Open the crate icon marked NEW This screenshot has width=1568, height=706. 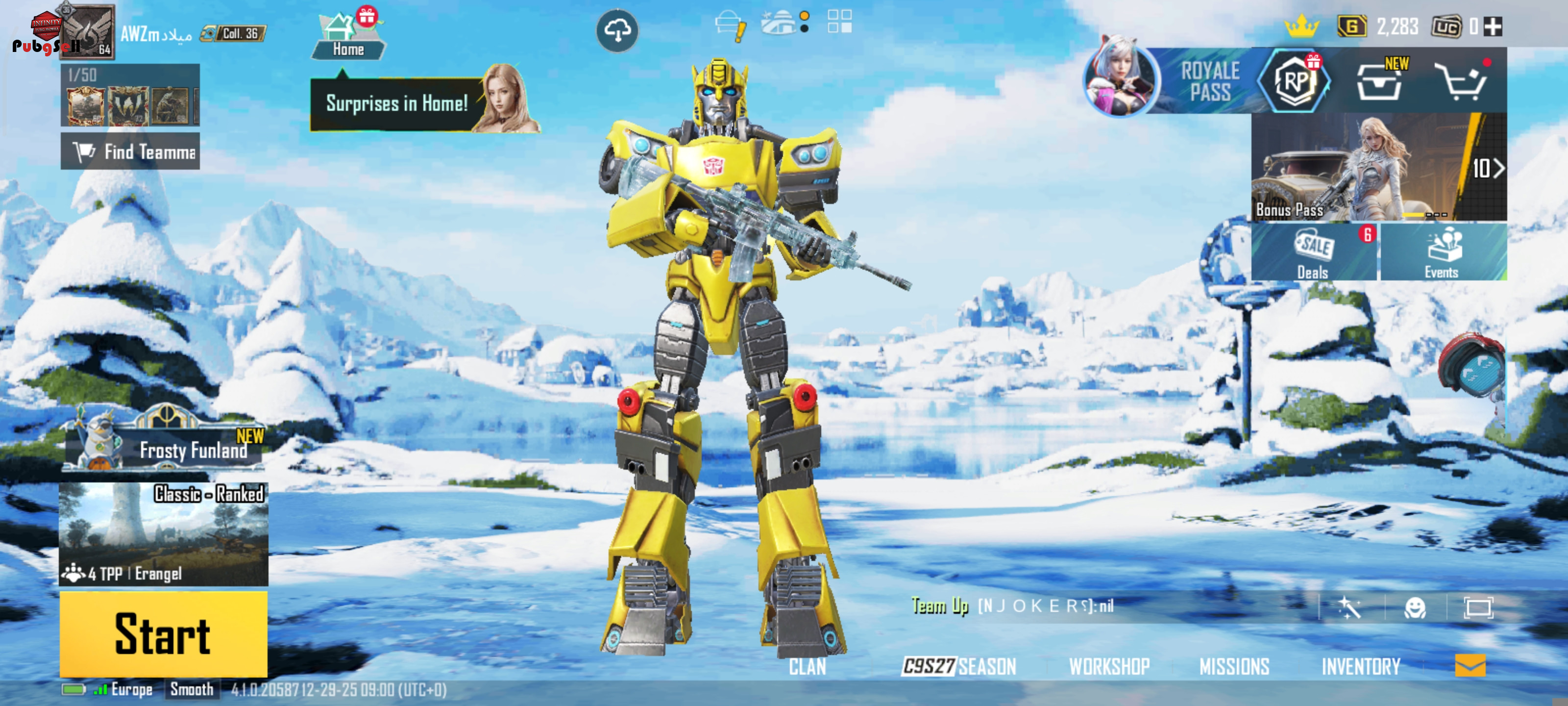click(1379, 81)
